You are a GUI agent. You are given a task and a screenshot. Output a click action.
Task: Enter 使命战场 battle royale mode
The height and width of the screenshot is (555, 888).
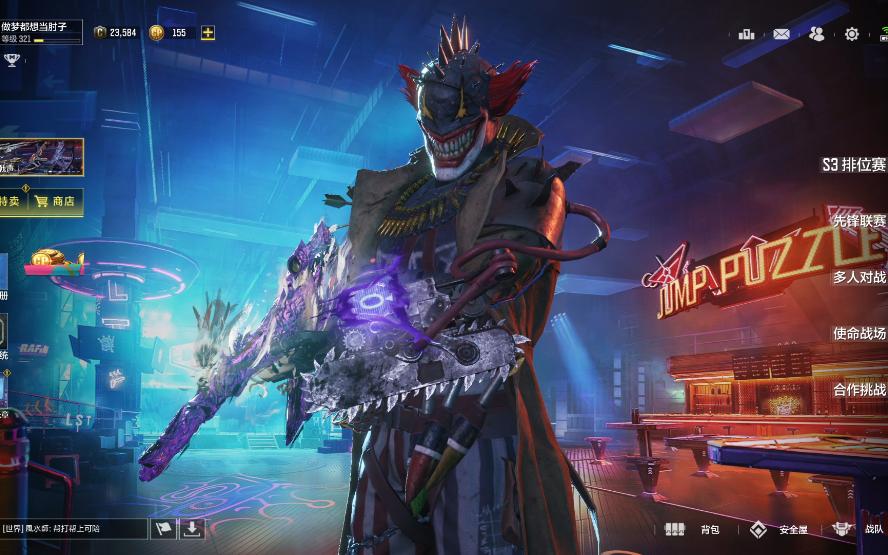click(859, 333)
